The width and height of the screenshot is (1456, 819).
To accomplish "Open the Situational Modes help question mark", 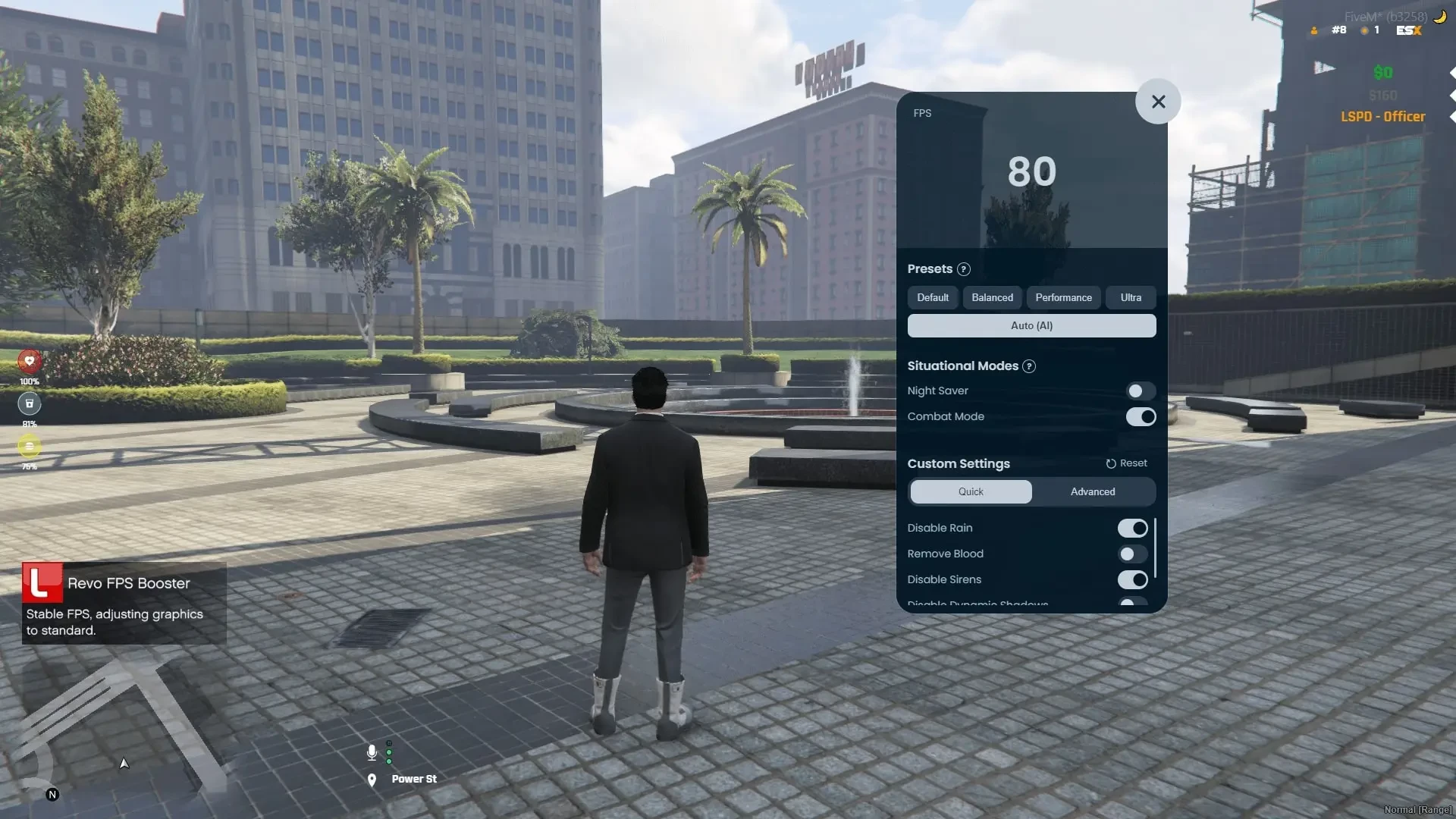I will 1030,366.
